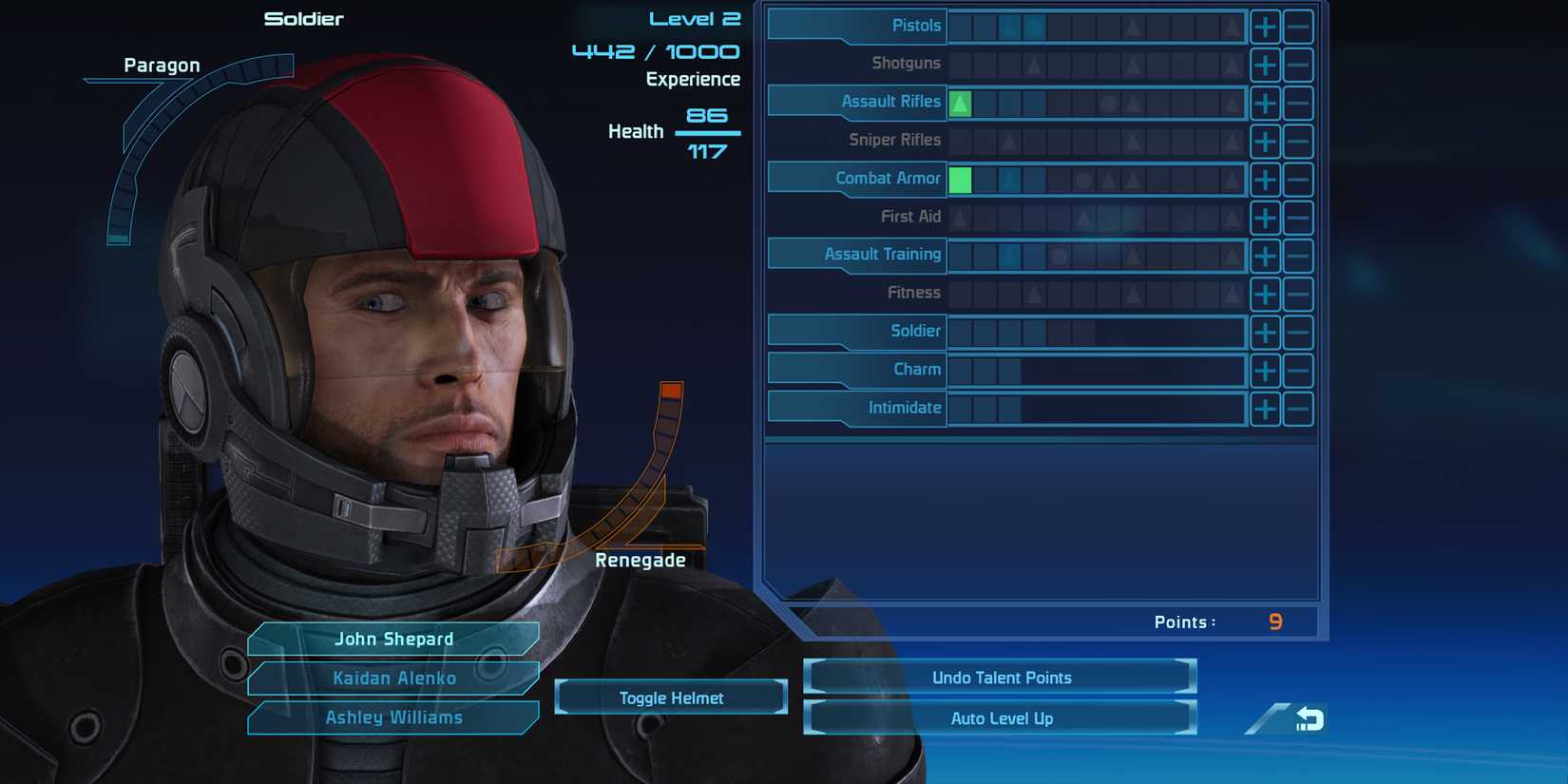
Task: Click the plus icon beside Charm
Action: tap(1265, 371)
